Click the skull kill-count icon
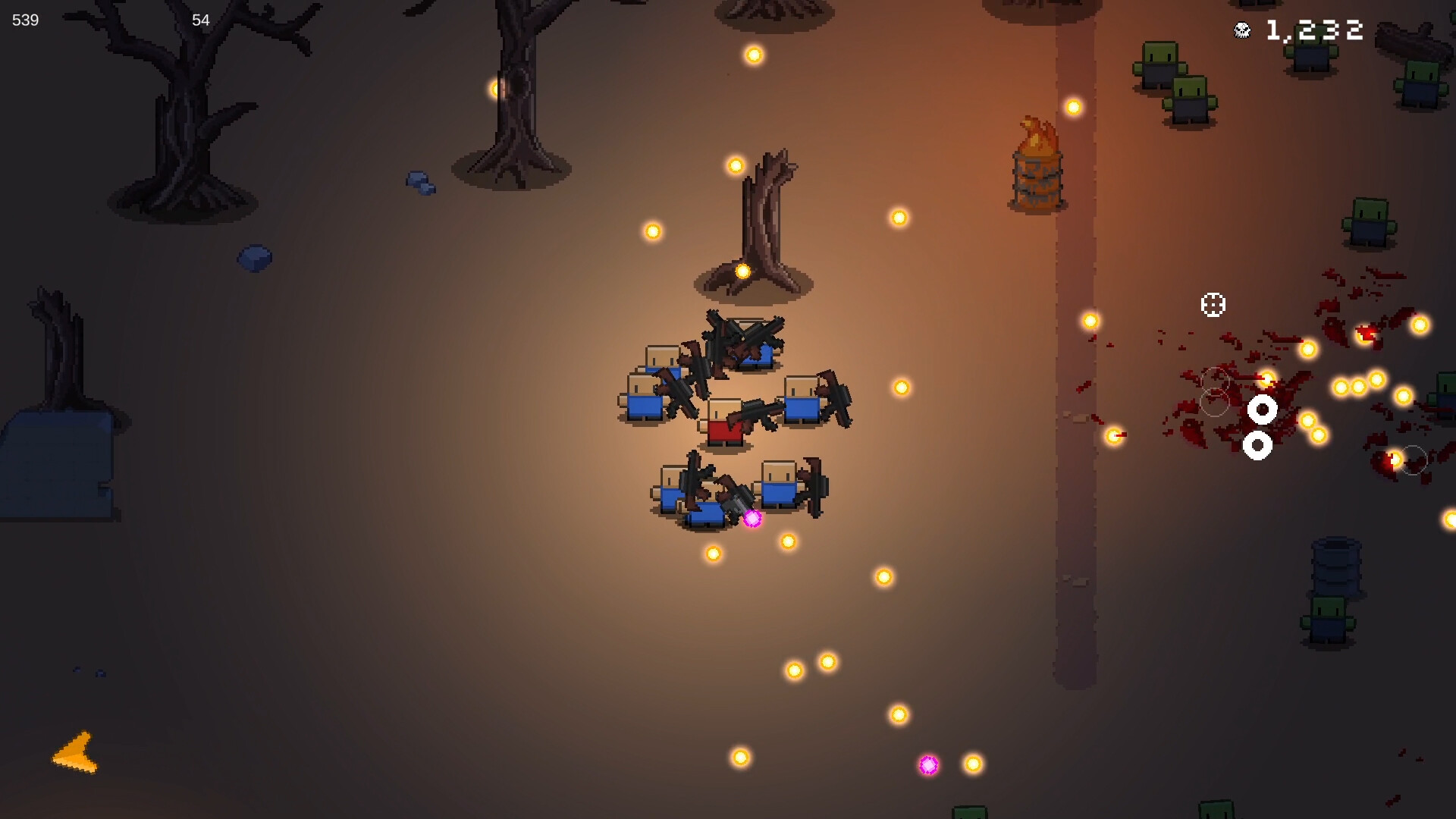 (x=1241, y=31)
